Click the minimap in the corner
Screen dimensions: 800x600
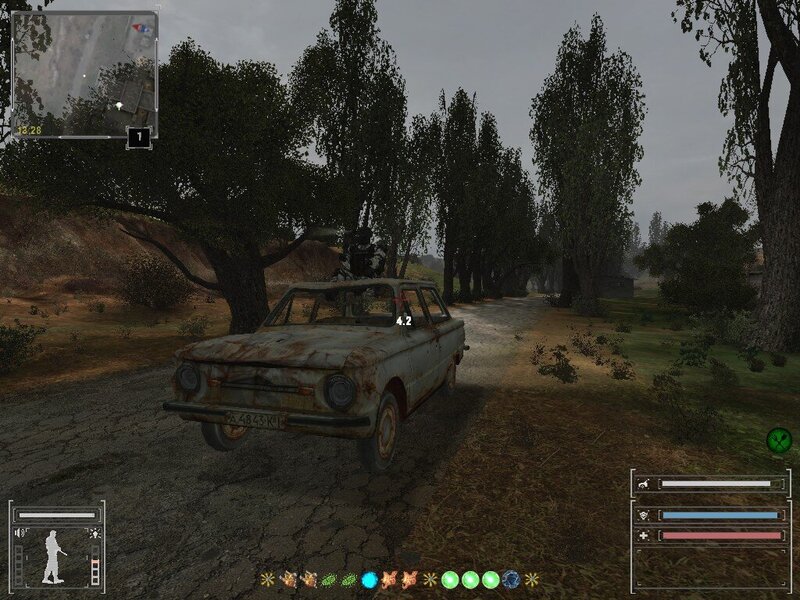point(84,74)
